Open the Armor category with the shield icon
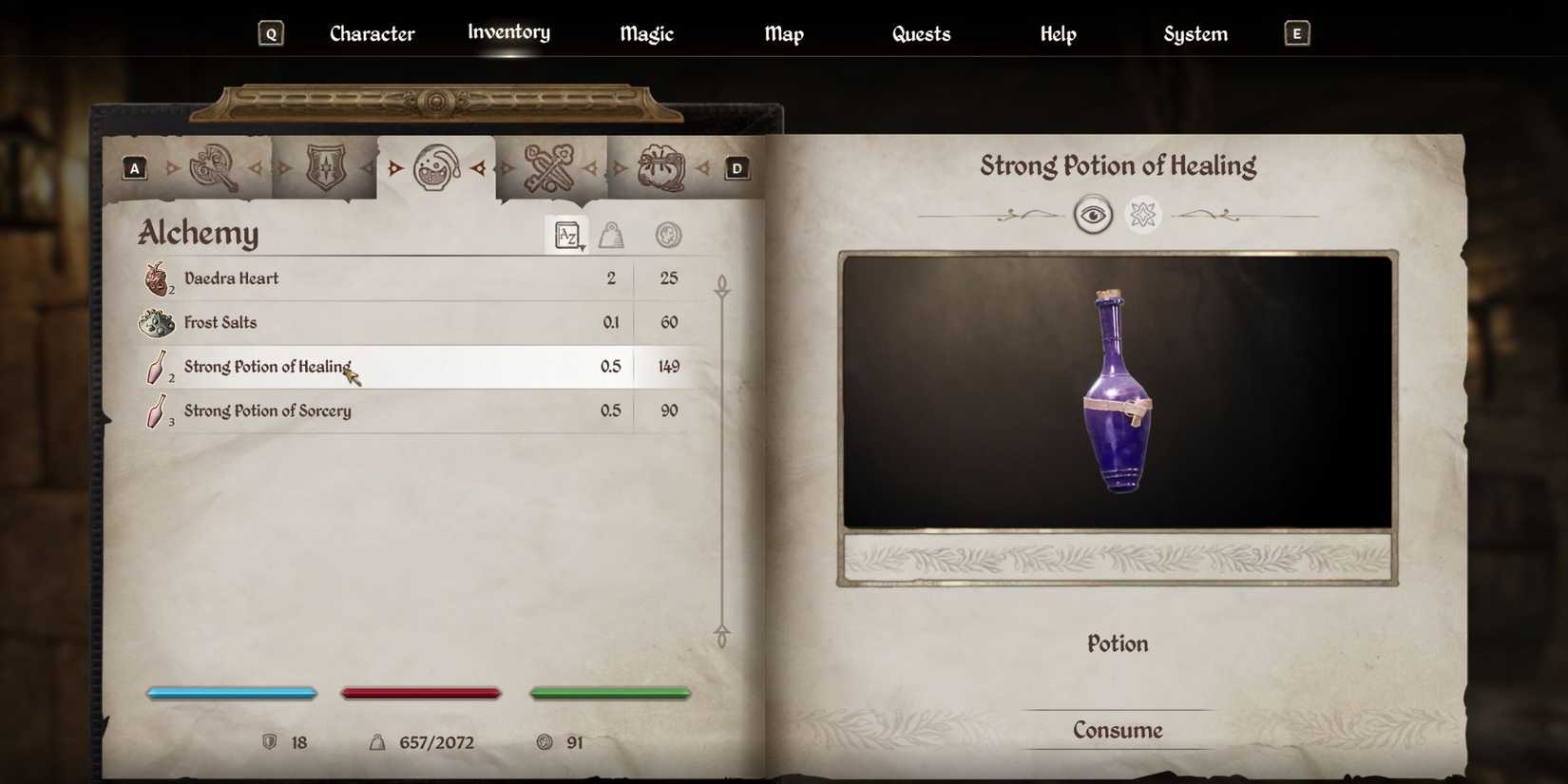 click(x=325, y=166)
